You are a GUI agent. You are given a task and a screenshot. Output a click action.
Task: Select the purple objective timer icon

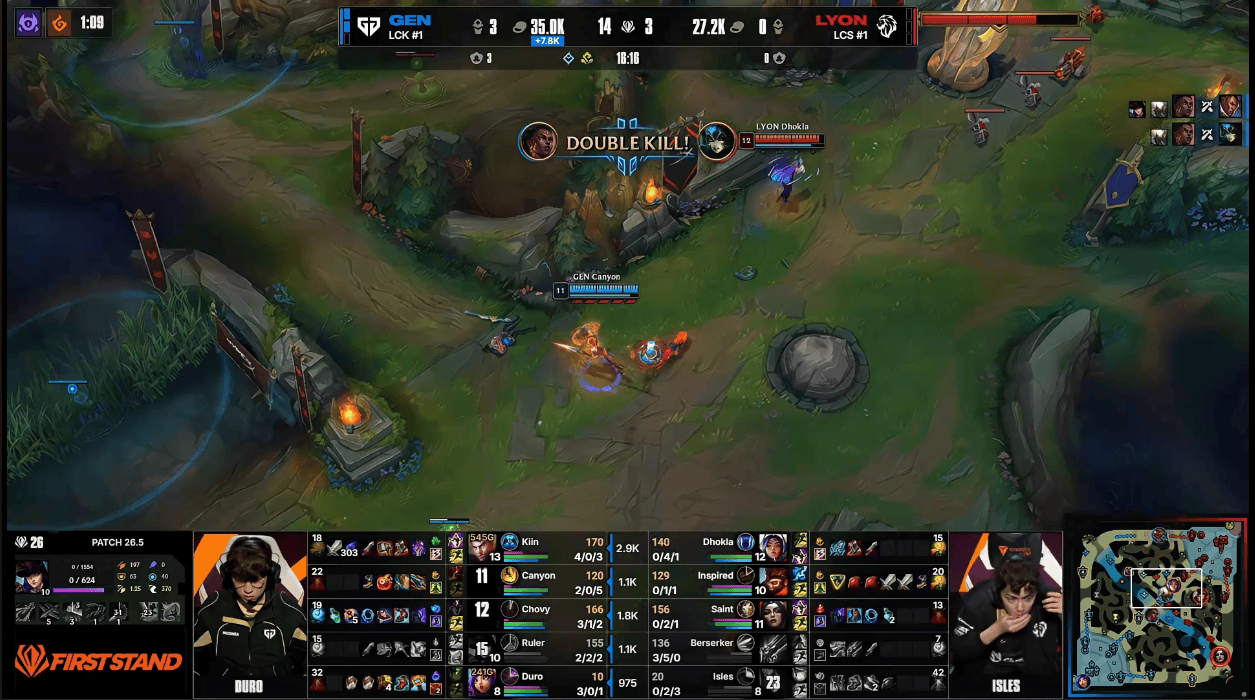point(29,22)
